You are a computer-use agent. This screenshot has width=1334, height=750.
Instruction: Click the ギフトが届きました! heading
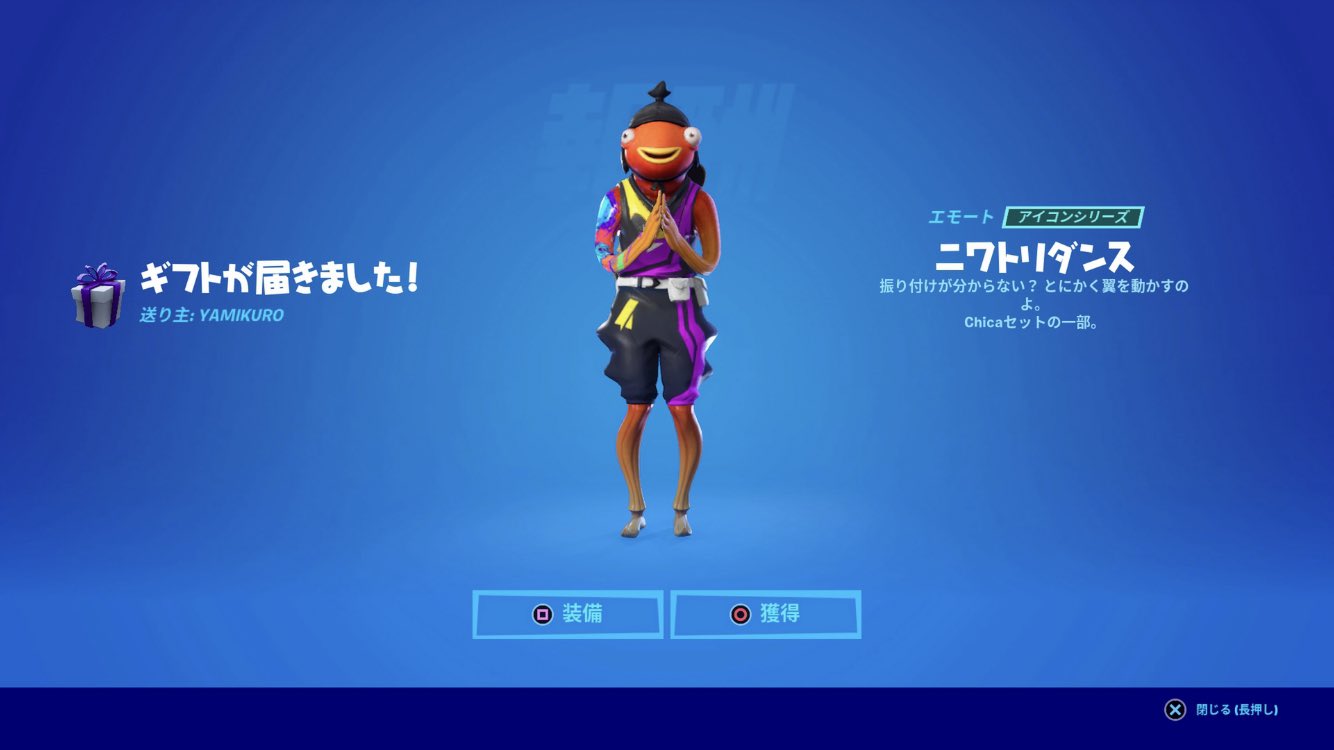pyautogui.click(x=278, y=278)
